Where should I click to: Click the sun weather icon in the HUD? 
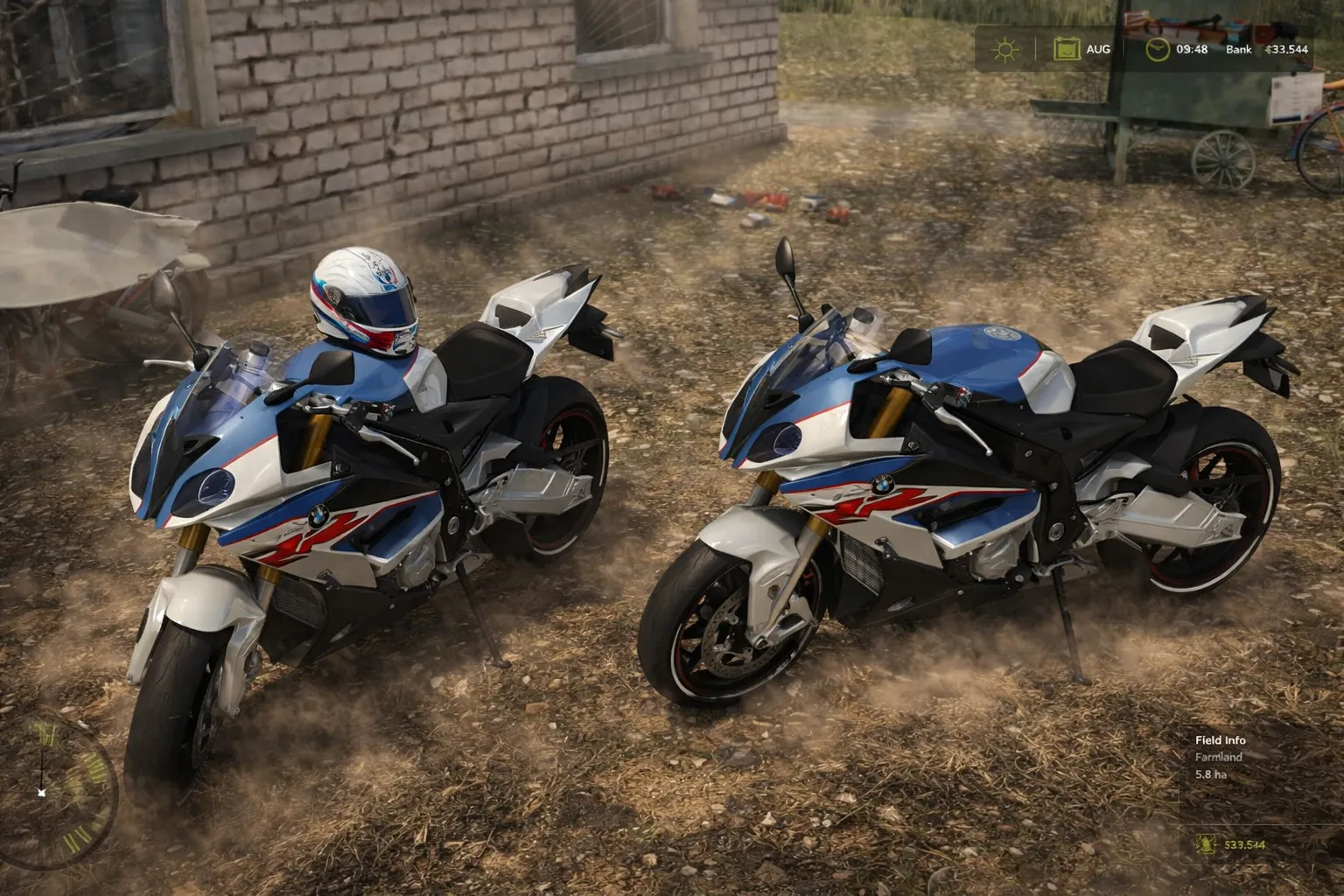[x=1004, y=50]
